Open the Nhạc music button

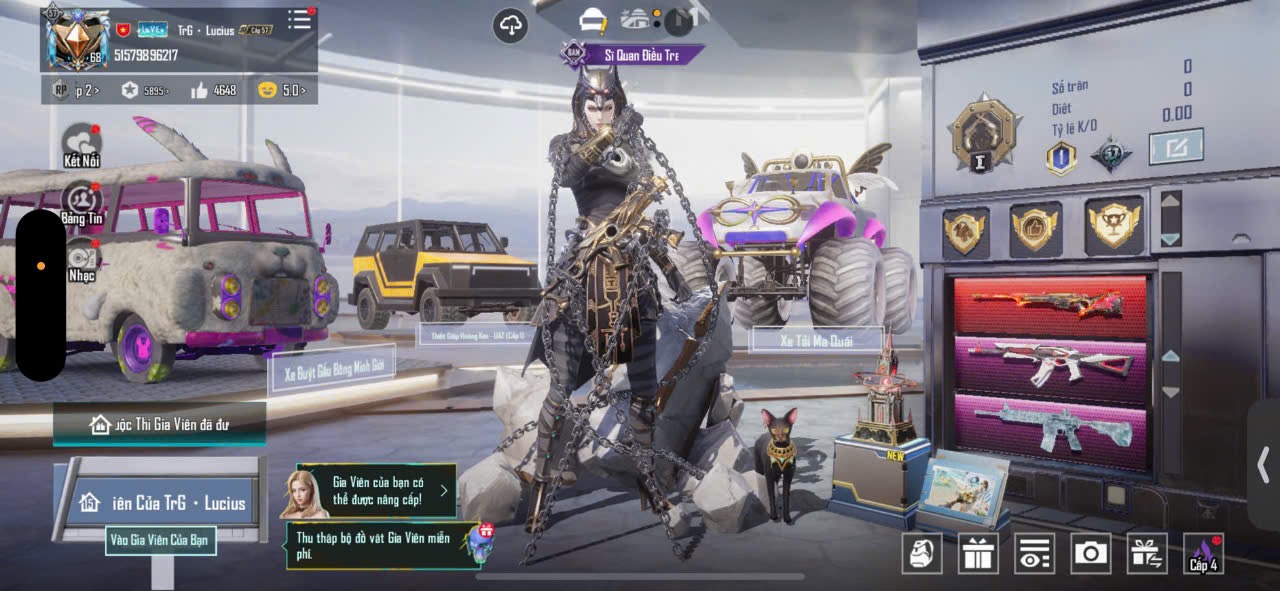pos(82,260)
